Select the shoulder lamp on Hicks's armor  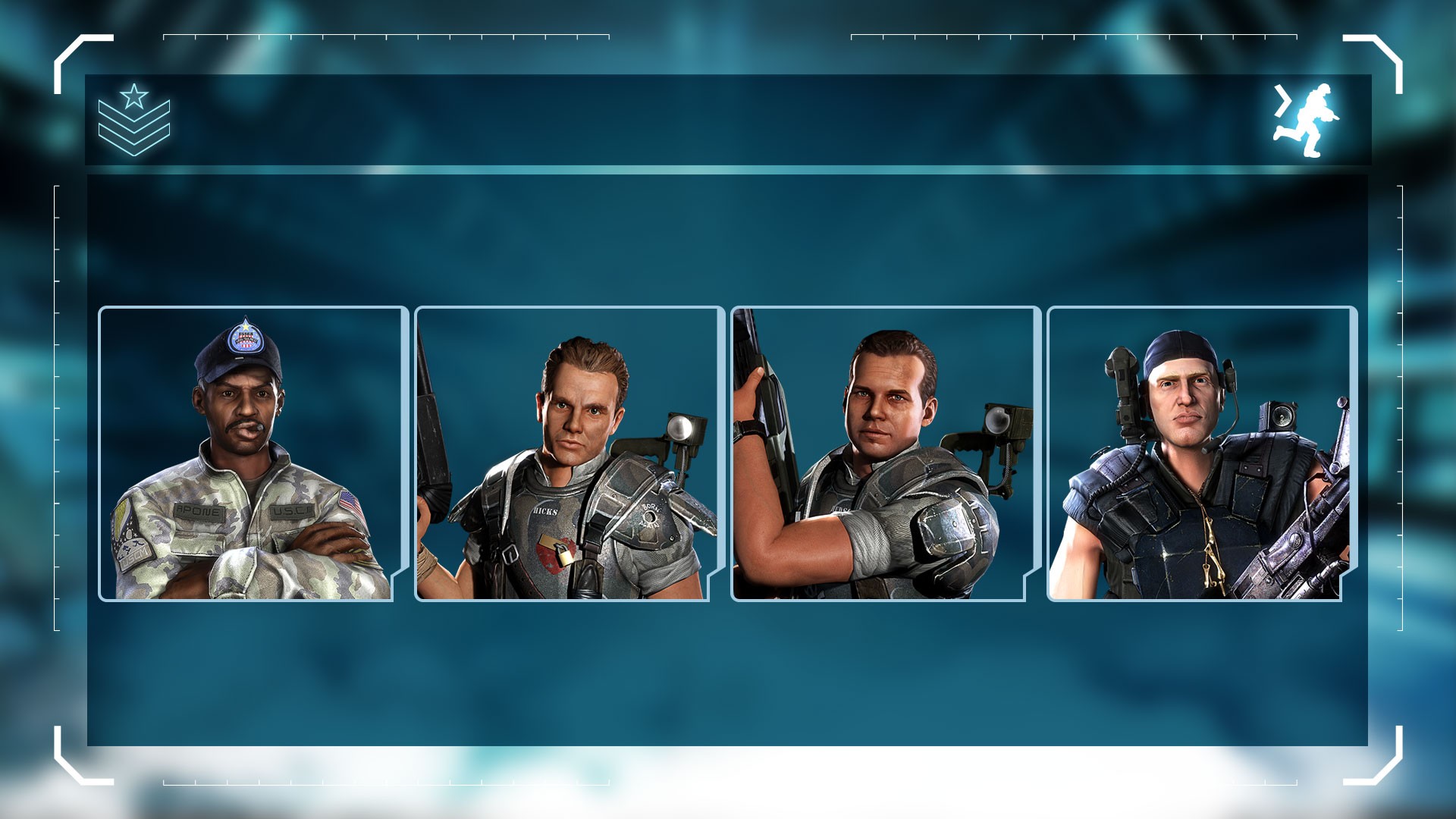[x=681, y=426]
